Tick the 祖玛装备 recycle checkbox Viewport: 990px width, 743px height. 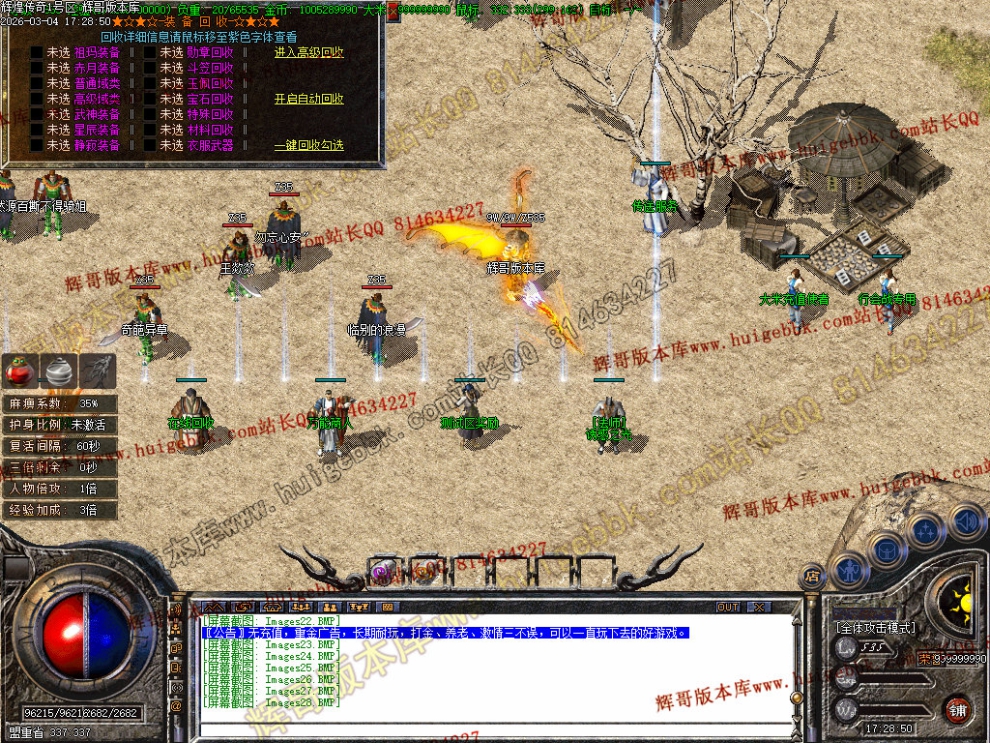point(37,53)
